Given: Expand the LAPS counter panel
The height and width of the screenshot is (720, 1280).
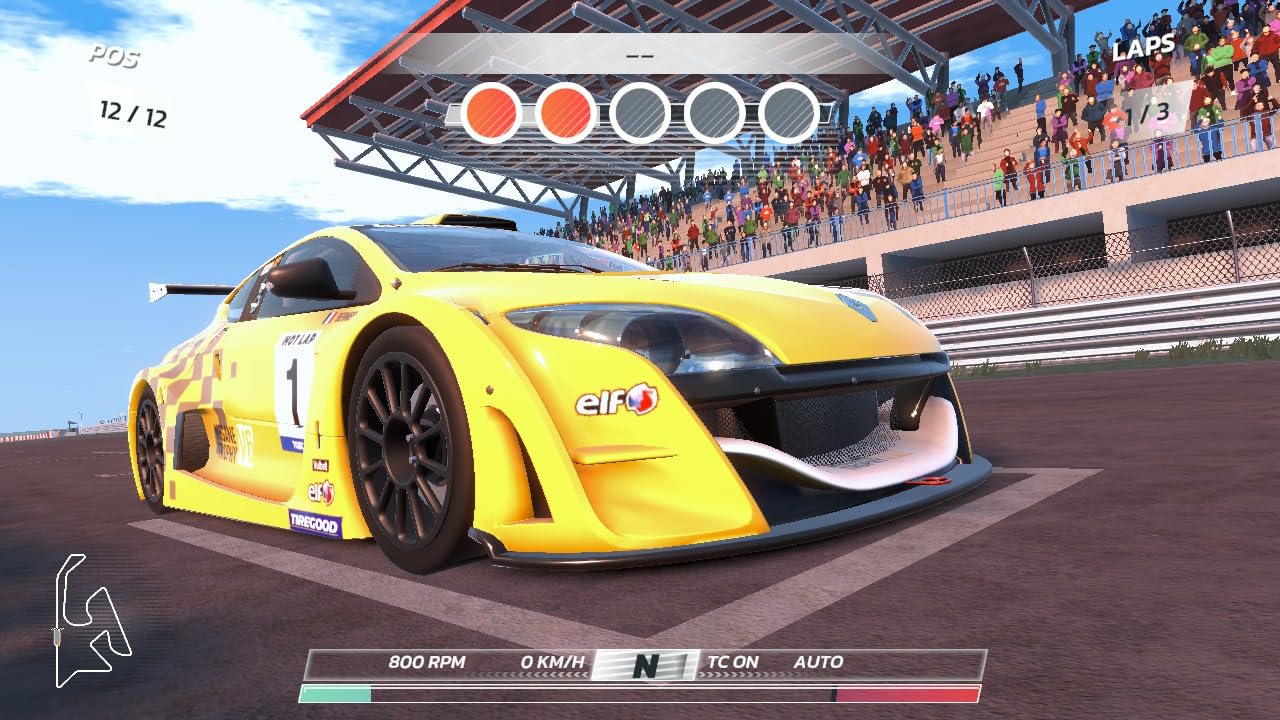Looking at the screenshot, I should click(x=1143, y=45).
